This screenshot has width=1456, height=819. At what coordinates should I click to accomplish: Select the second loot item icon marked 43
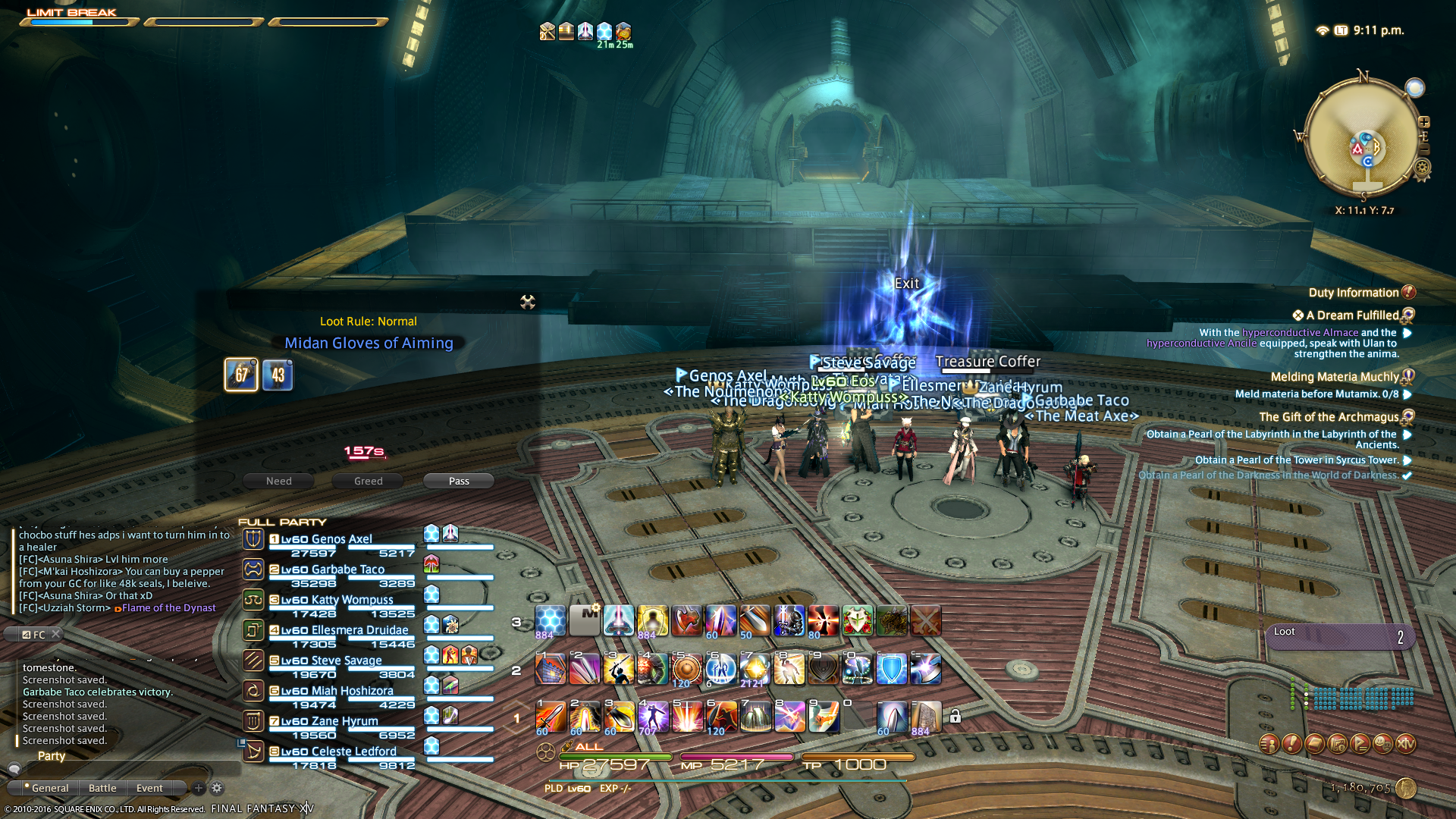click(x=278, y=375)
